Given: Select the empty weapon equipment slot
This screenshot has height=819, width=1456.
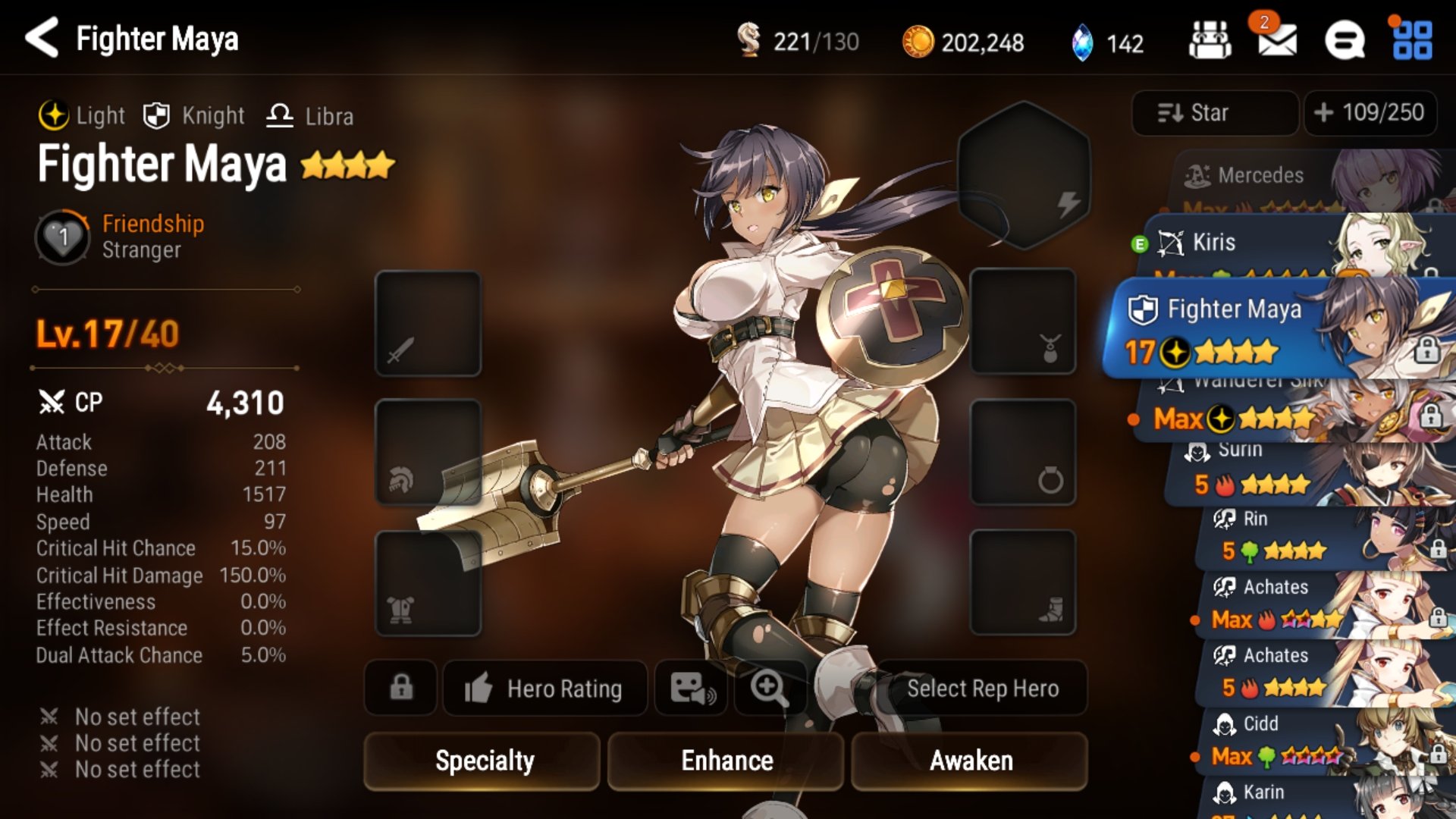Looking at the screenshot, I should coord(428,324).
